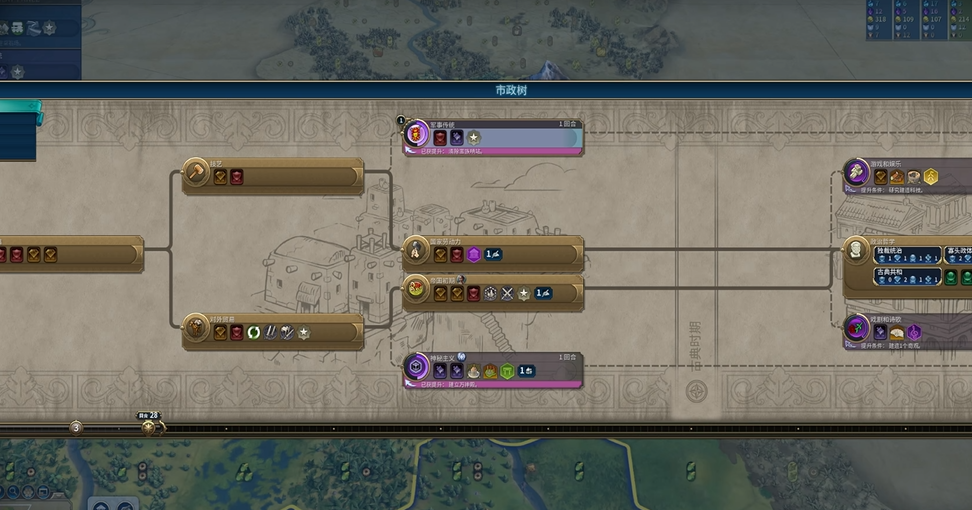Screen dimensions: 972x510
Task: Select the 帝国初期 civic node
Action: tap(493, 292)
